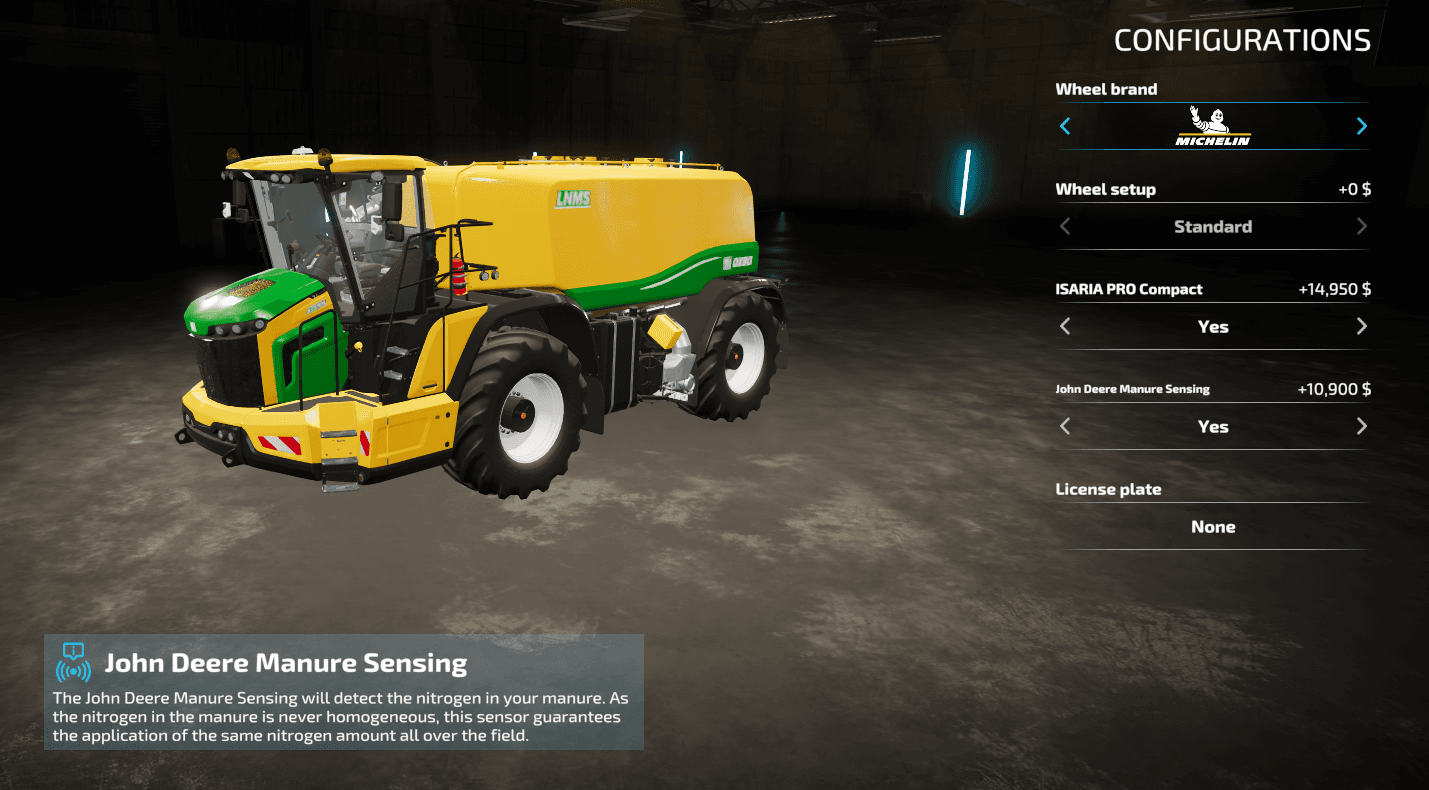Select previous wheel brand with left arrow
1429x790 pixels.
click(1065, 126)
